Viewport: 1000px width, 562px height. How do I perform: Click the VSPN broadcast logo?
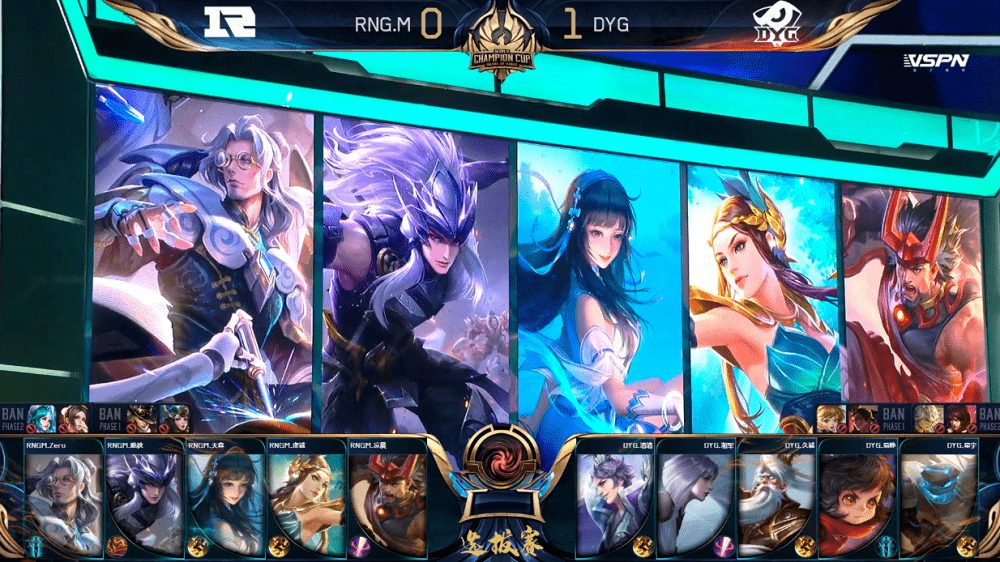click(x=935, y=62)
